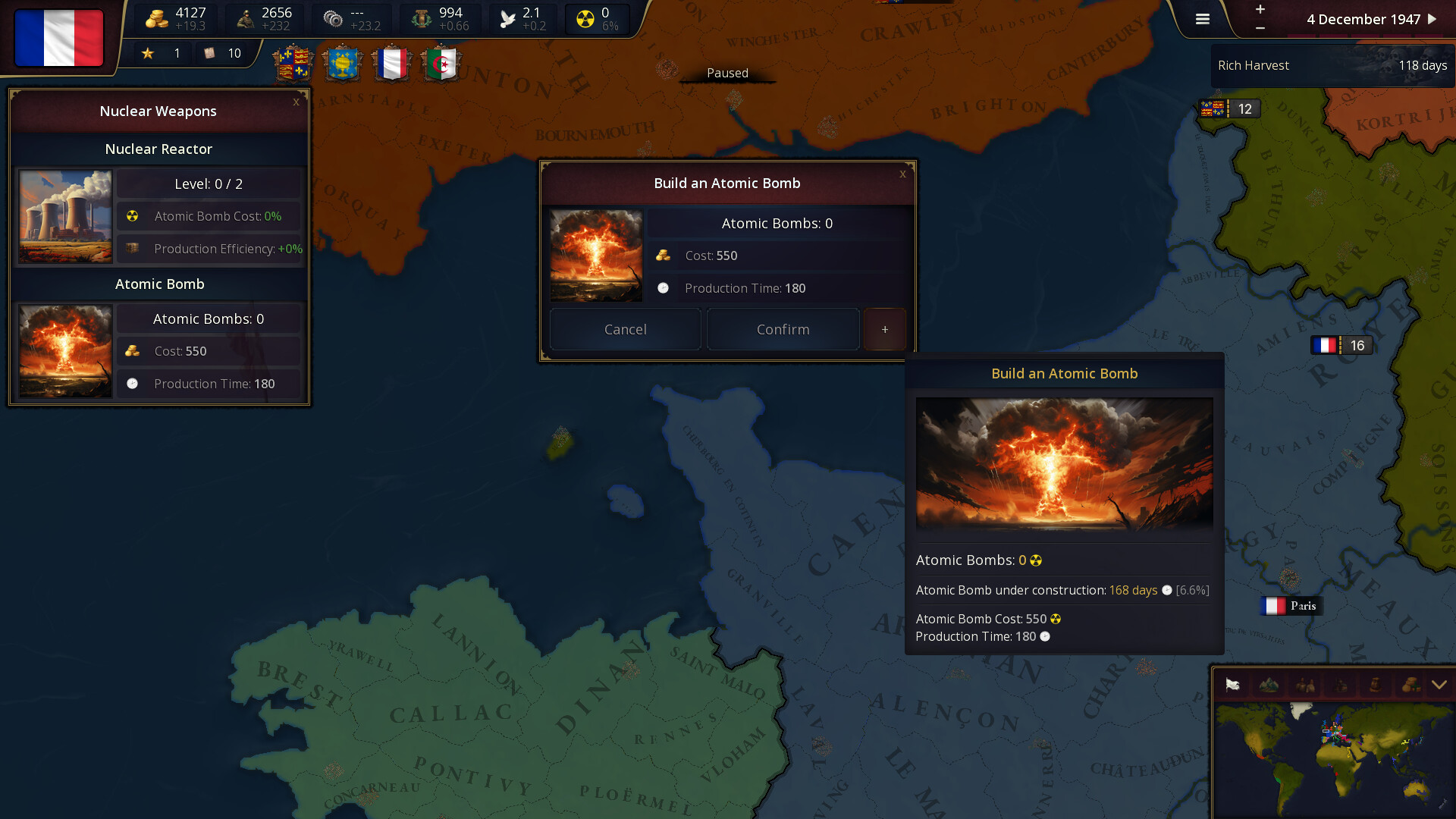Zoom in using the plus control
The width and height of the screenshot is (1456, 819).
click(1260, 10)
